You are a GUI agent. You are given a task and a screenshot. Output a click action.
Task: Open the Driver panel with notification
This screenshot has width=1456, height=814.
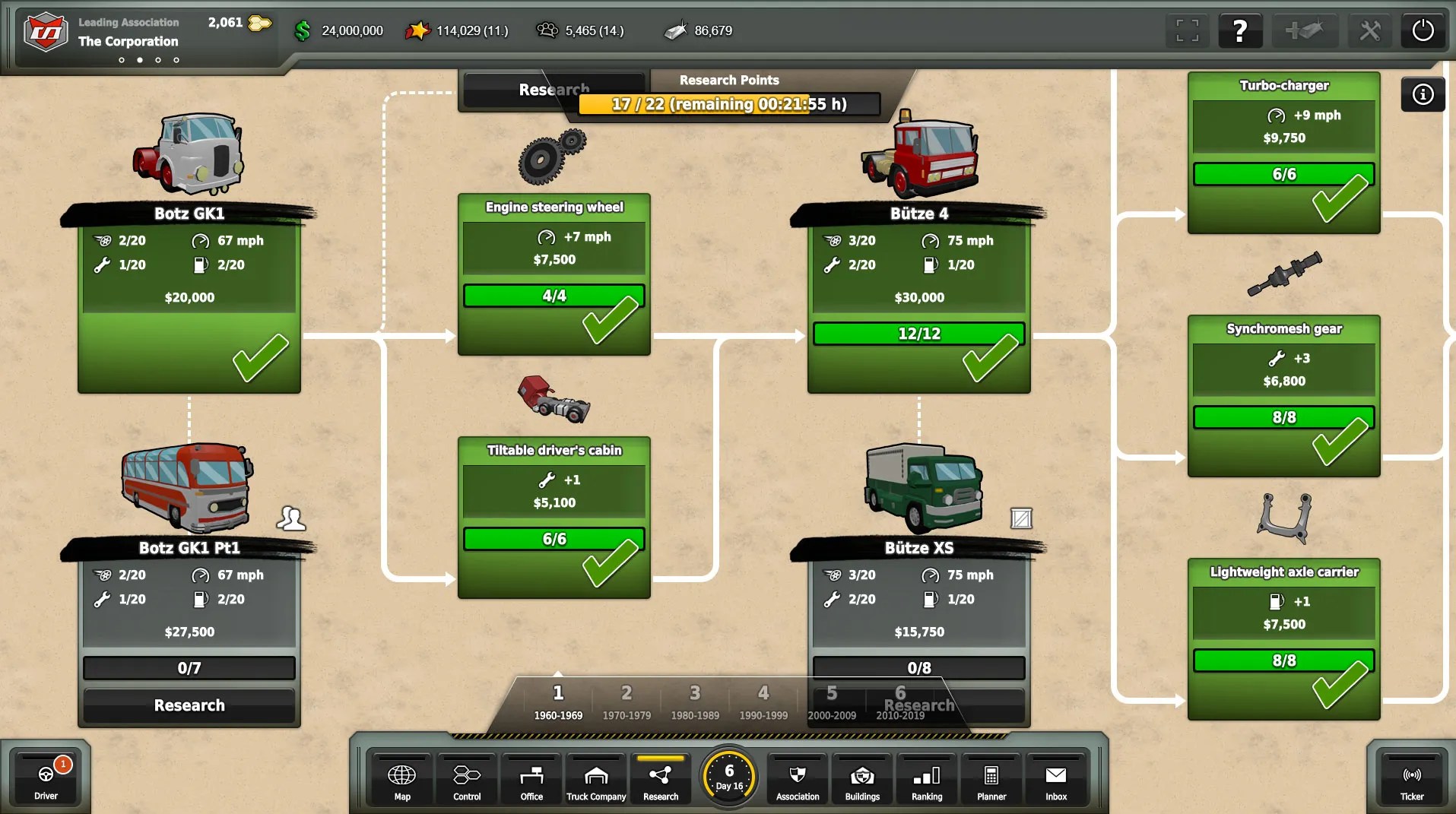coord(46,778)
